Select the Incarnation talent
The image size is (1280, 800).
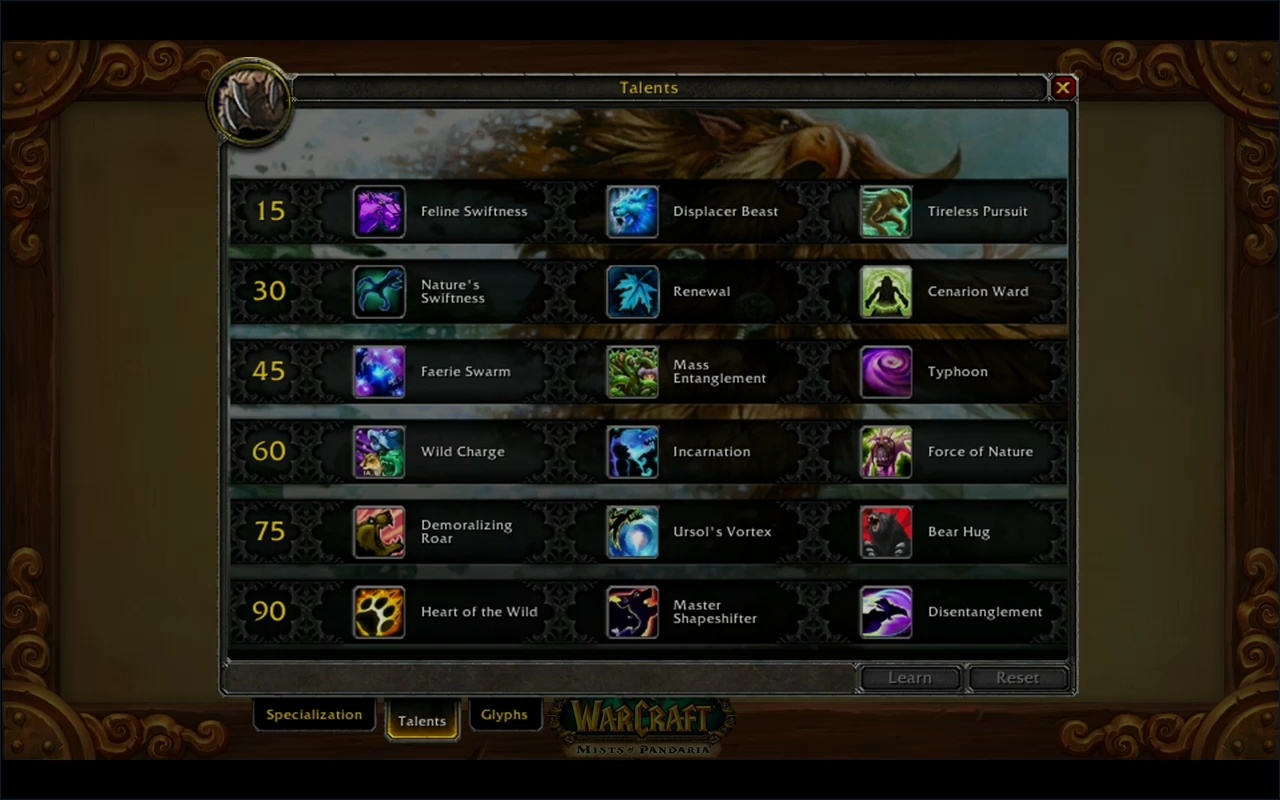tap(632, 451)
